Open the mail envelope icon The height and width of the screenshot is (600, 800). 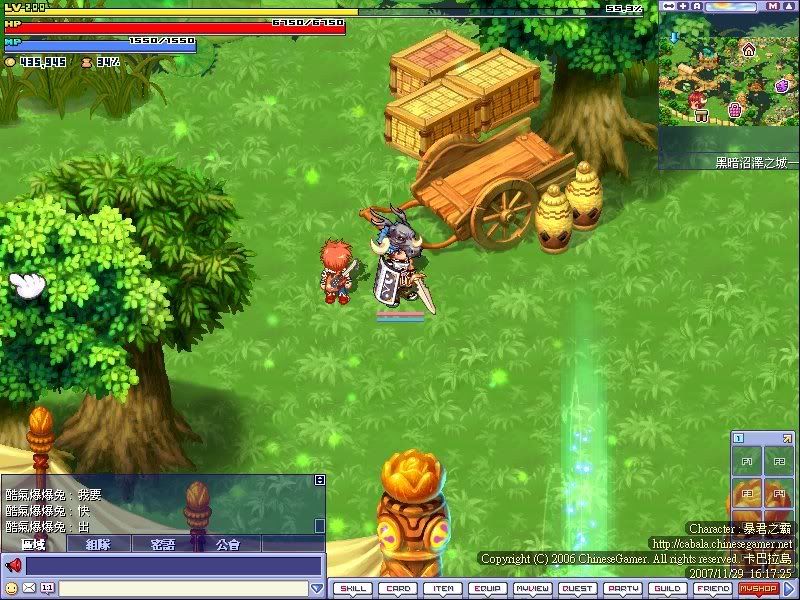tap(29, 588)
